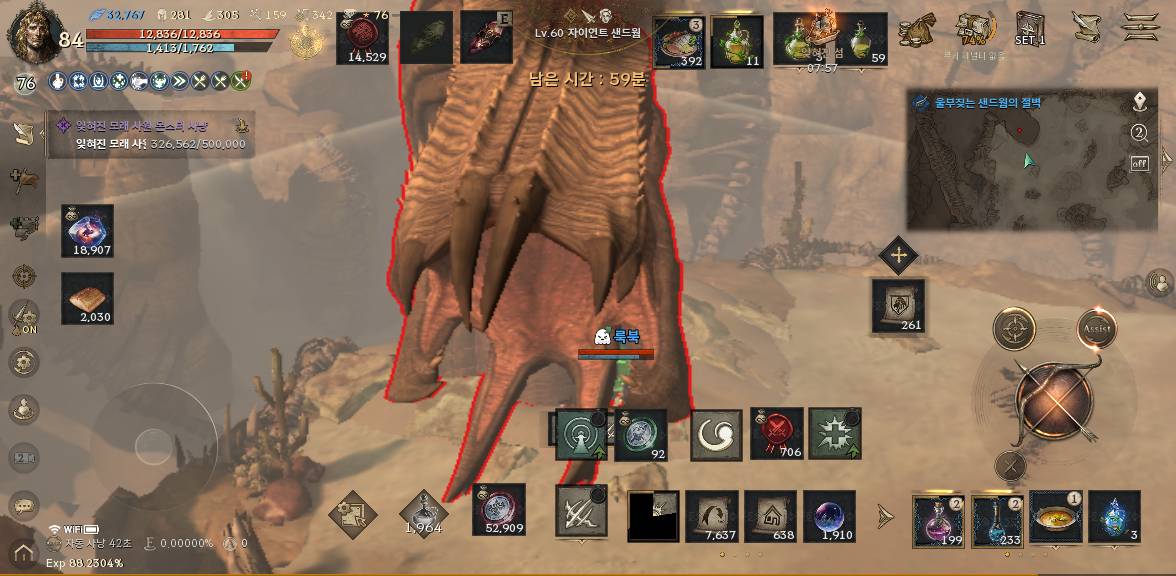Open the chat speech bubble button

[x=24, y=505]
